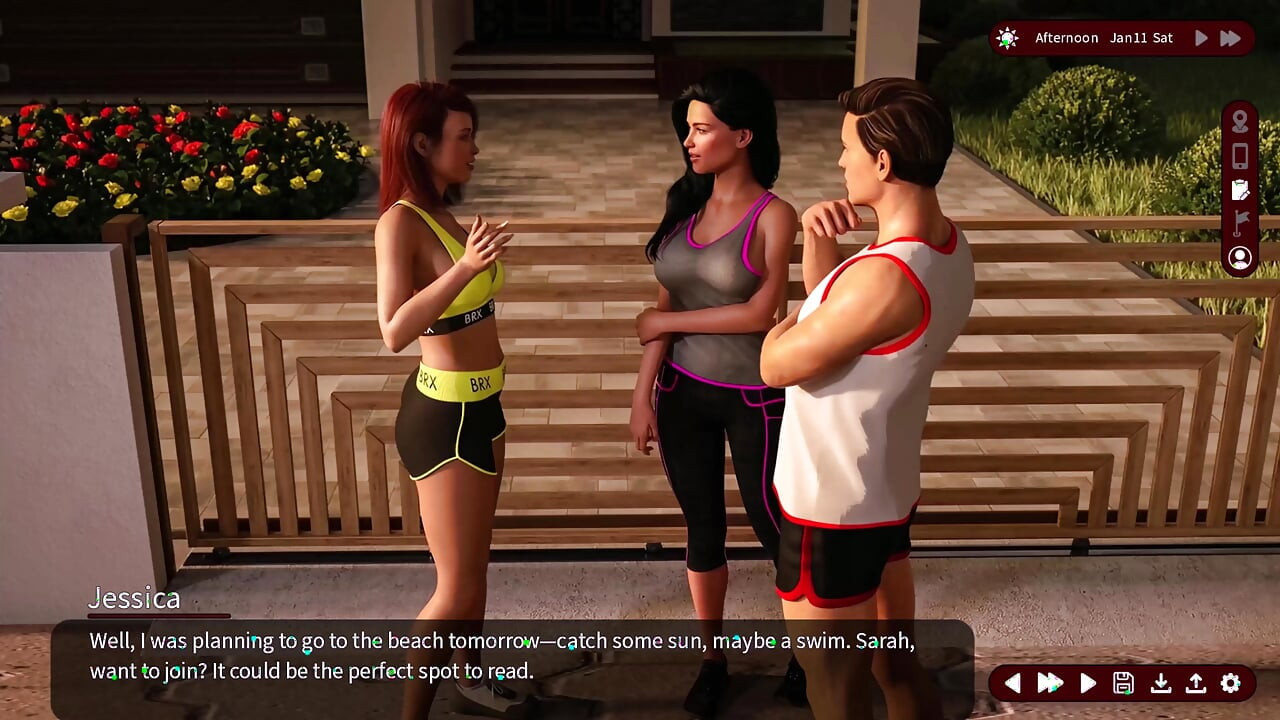Open the map locations panel
1280x720 pixels.
click(1238, 122)
